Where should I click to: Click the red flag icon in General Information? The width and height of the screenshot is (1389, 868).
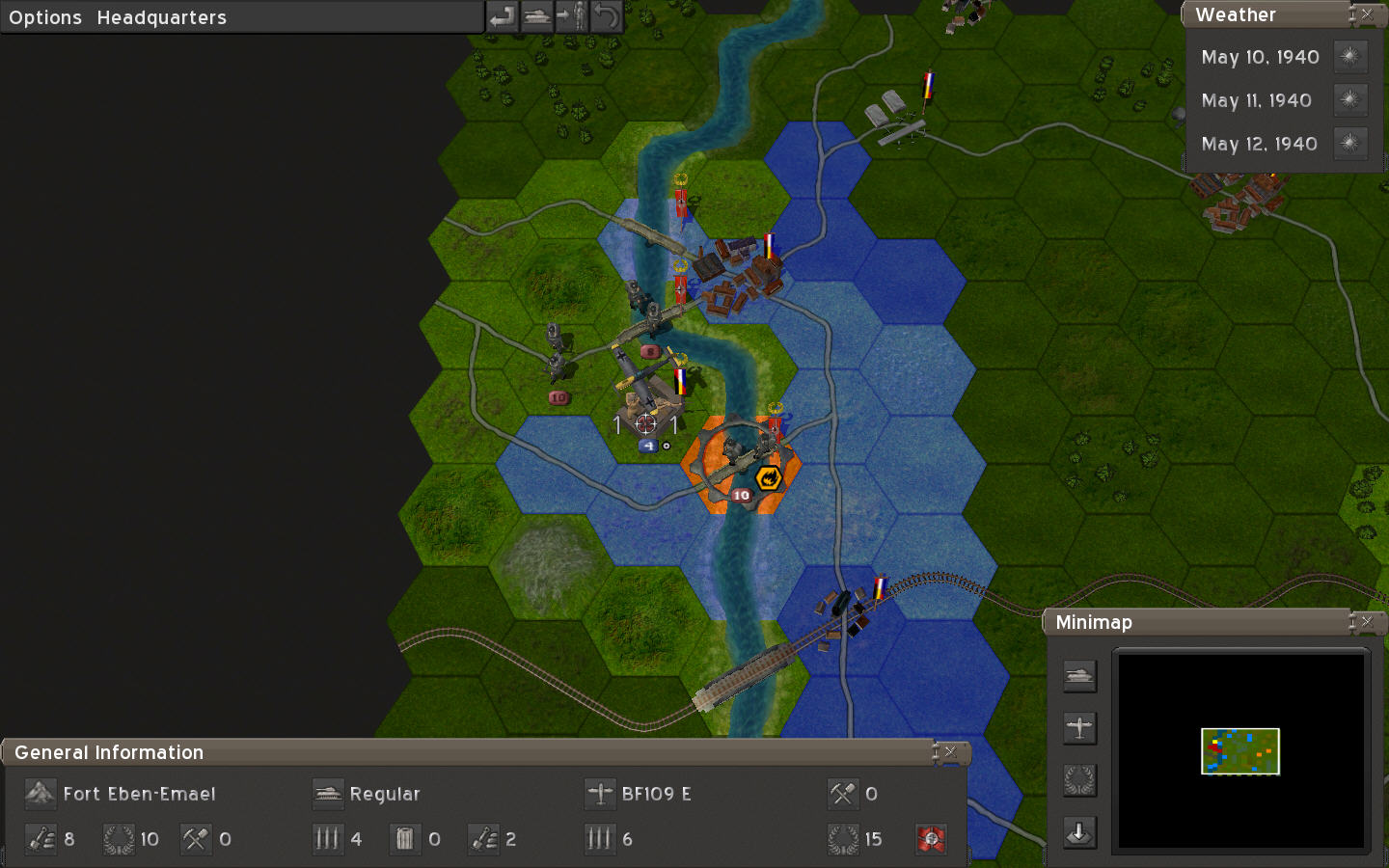tap(931, 839)
